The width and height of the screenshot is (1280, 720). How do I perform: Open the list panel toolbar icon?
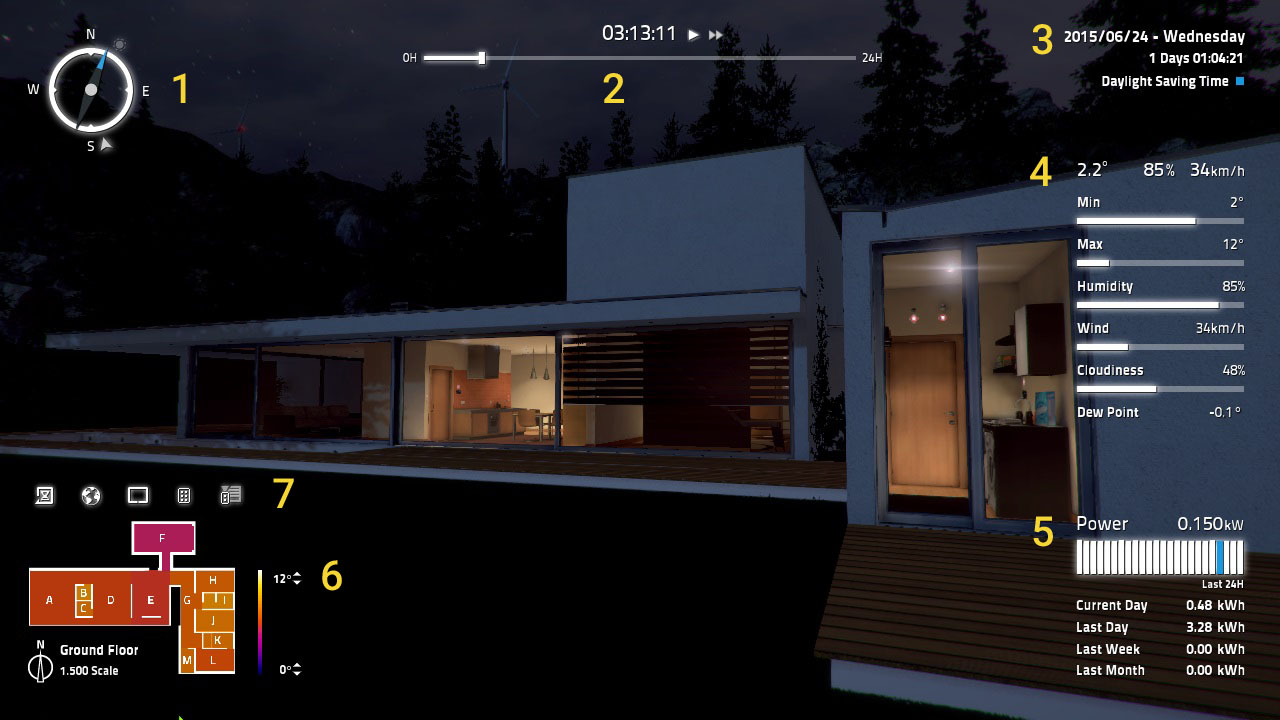[x=231, y=495]
